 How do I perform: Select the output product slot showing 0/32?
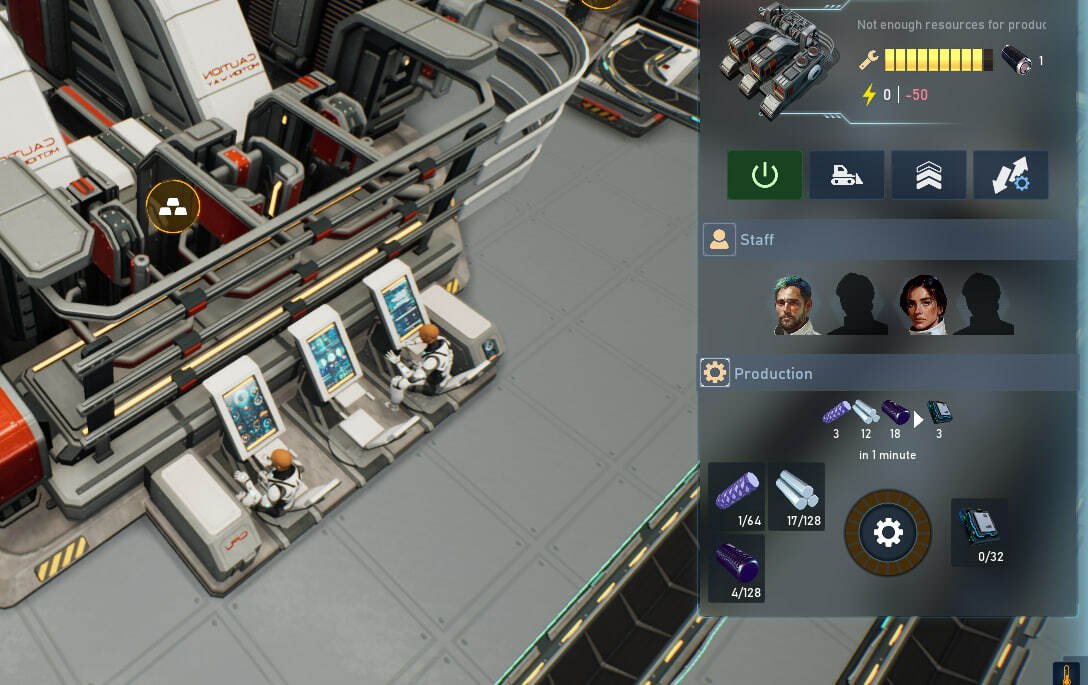coord(980,532)
